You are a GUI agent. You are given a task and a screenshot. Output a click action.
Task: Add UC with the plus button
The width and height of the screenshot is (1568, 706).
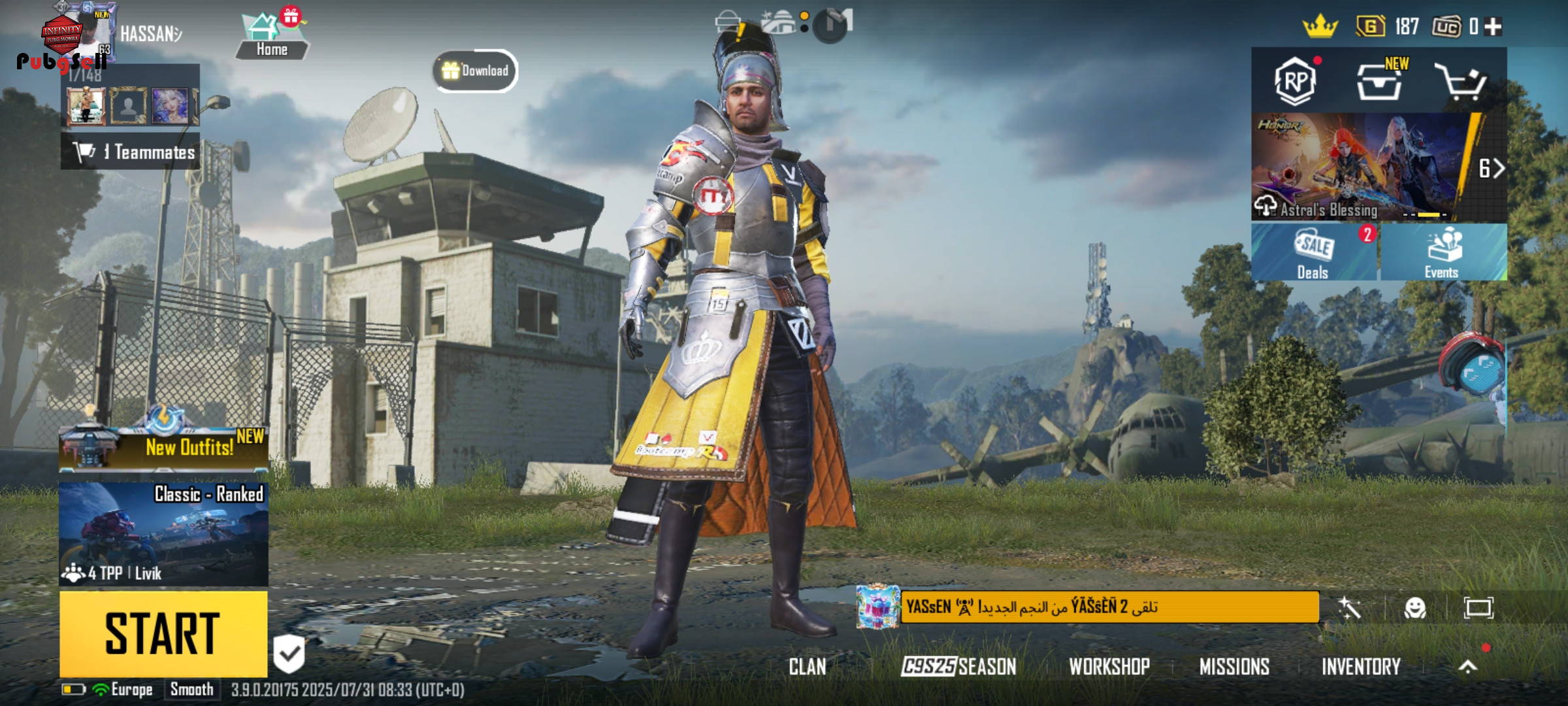click(1494, 26)
